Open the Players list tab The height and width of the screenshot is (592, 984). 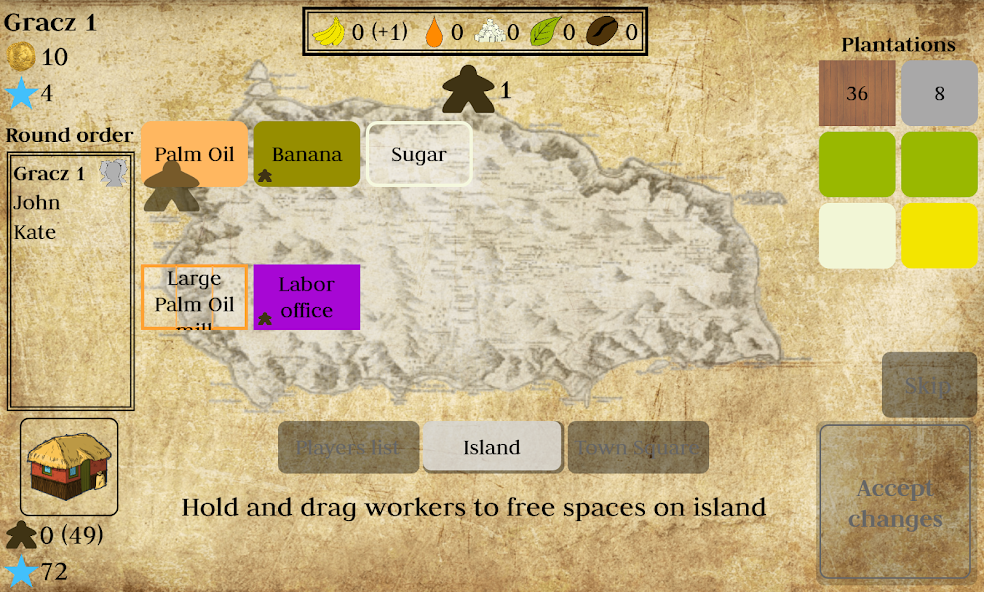pos(347,447)
